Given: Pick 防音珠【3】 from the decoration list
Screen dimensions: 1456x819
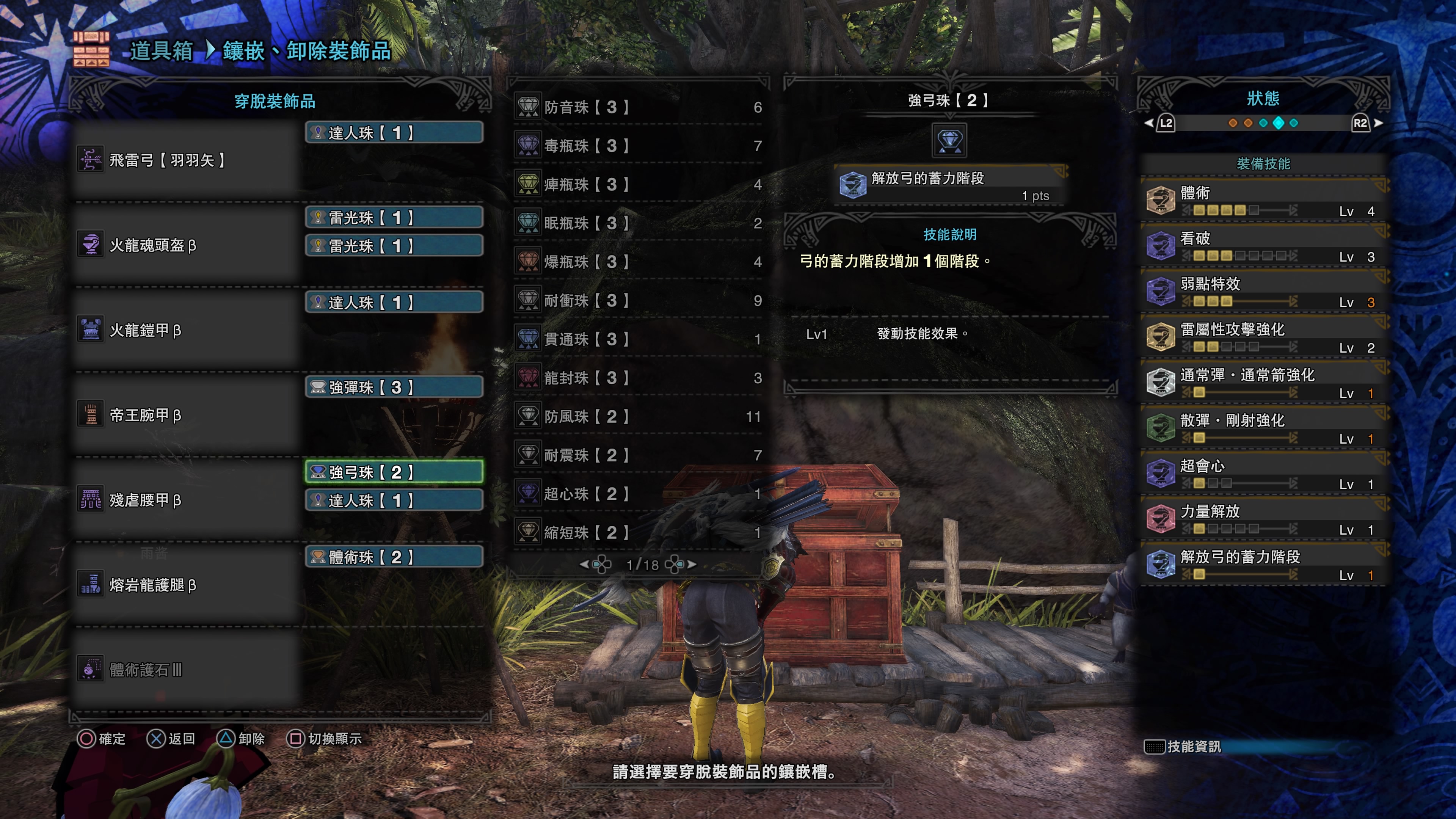Looking at the screenshot, I should point(639,107).
